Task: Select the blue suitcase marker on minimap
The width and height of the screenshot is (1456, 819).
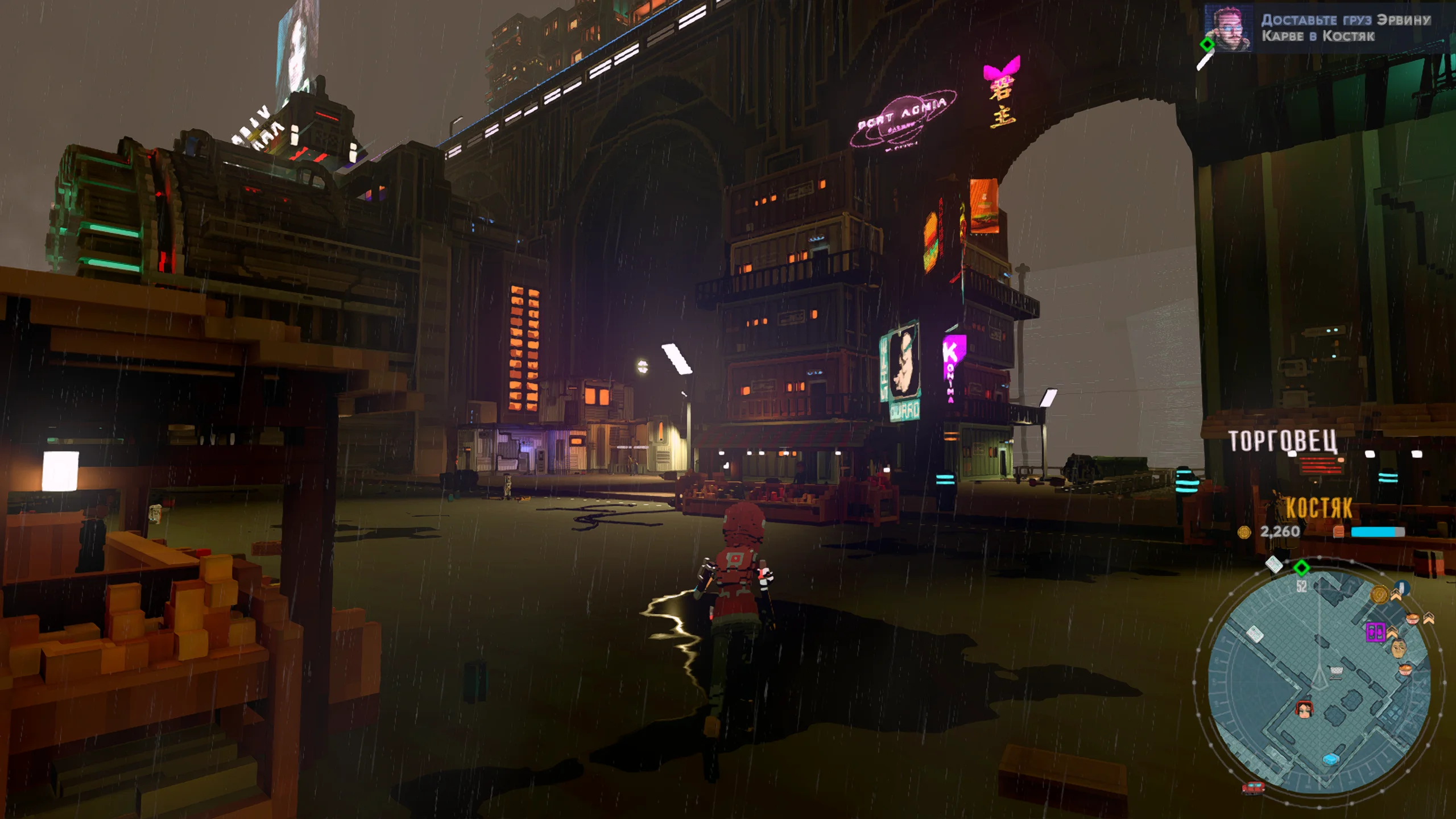Action: 1331,759
